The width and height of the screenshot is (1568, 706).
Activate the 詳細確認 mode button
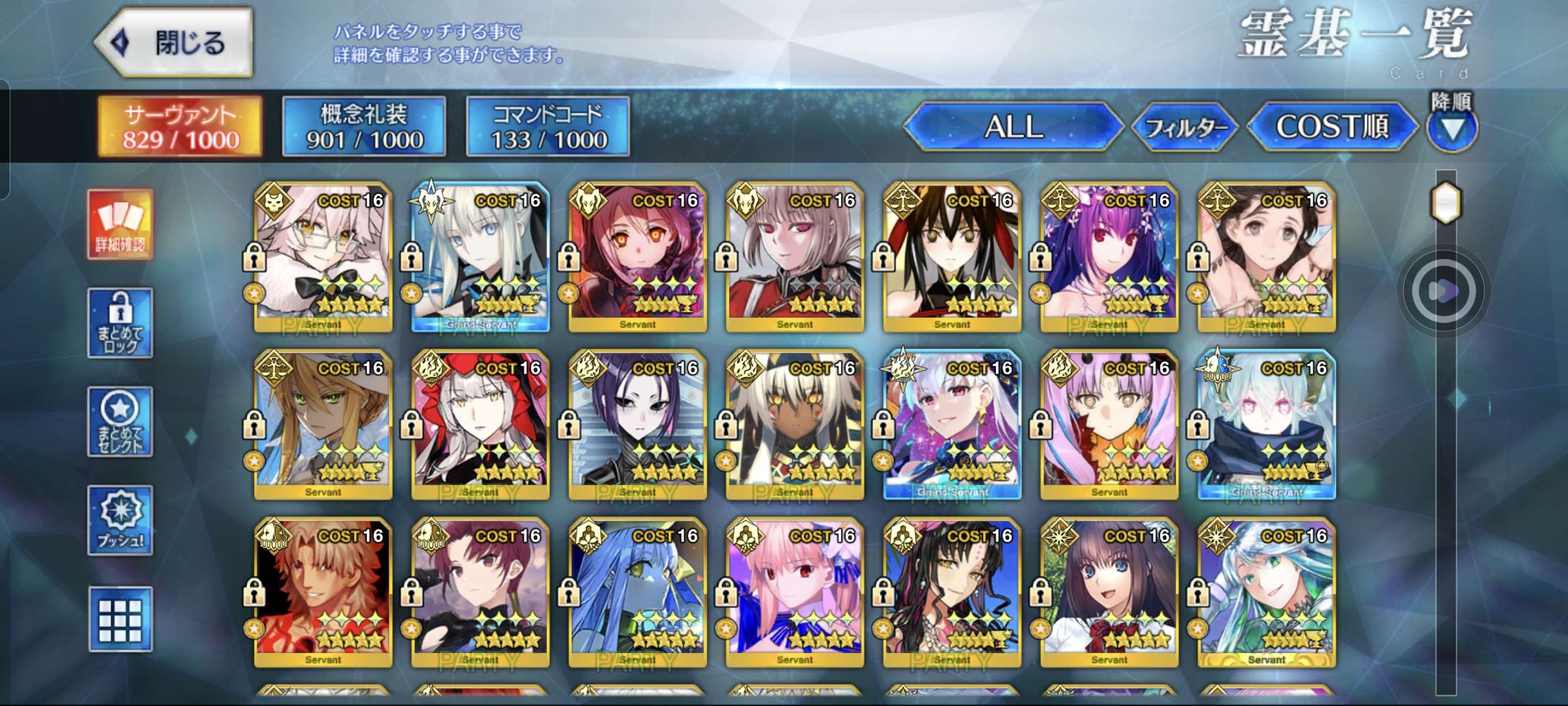click(x=120, y=225)
